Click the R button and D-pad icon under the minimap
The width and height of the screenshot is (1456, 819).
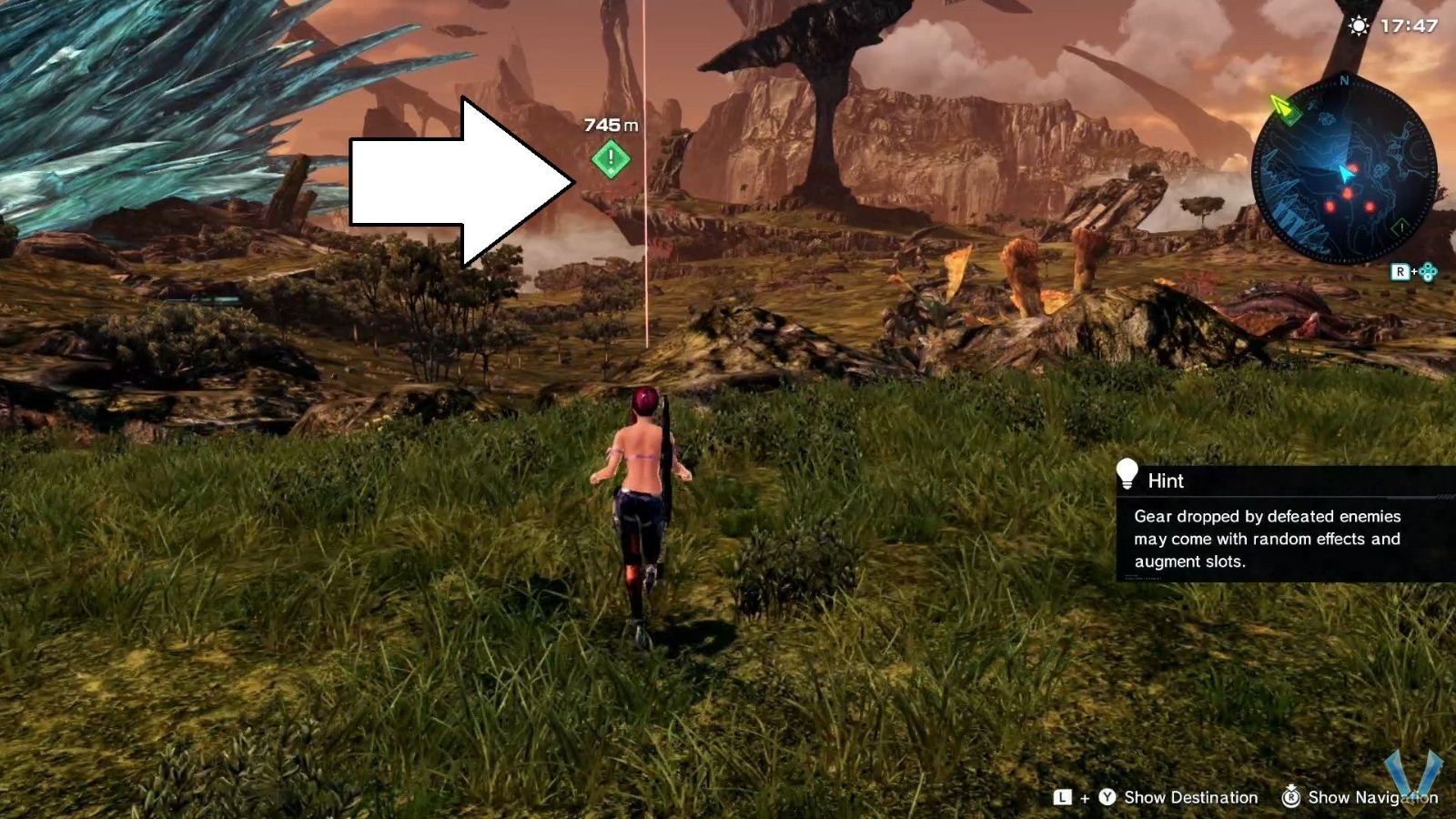click(1414, 271)
